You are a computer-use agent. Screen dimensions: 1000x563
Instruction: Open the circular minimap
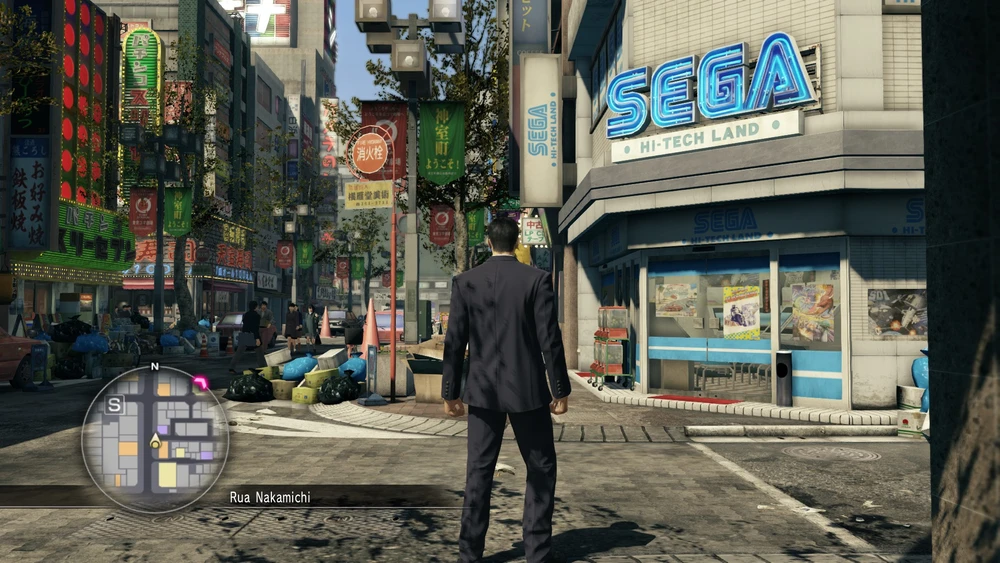(155, 440)
